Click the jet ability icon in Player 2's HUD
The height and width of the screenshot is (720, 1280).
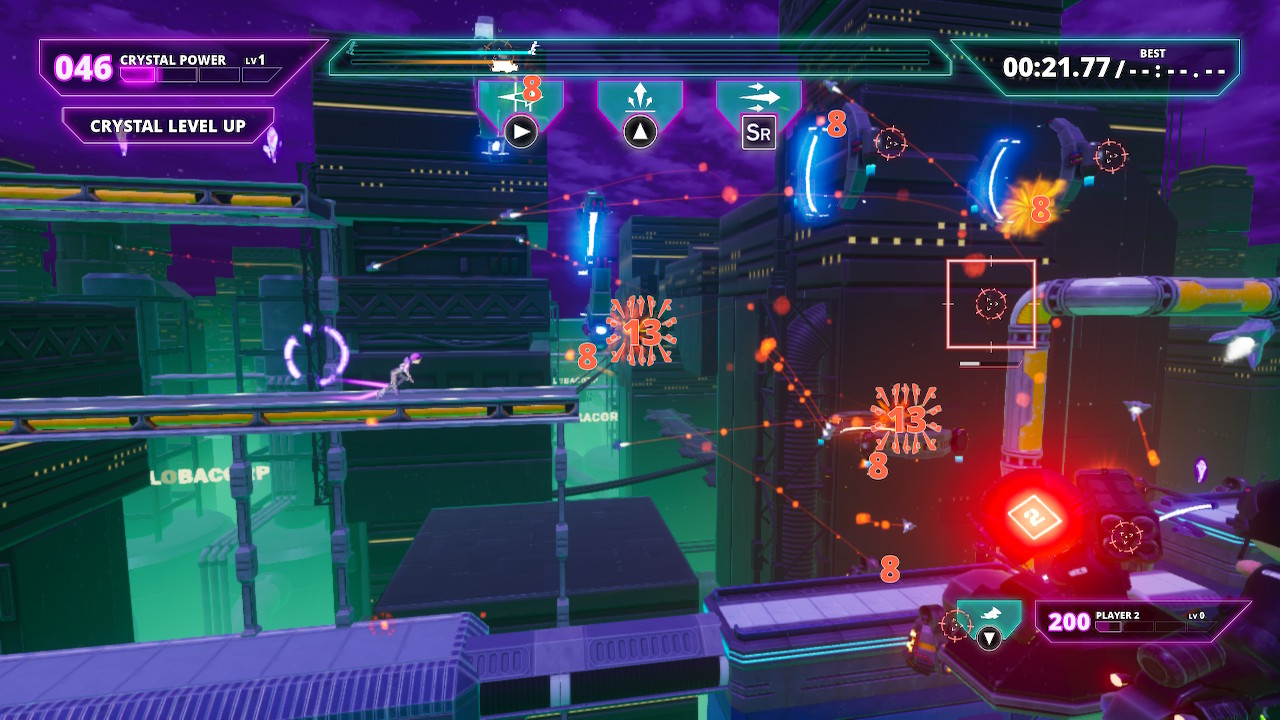(989, 613)
